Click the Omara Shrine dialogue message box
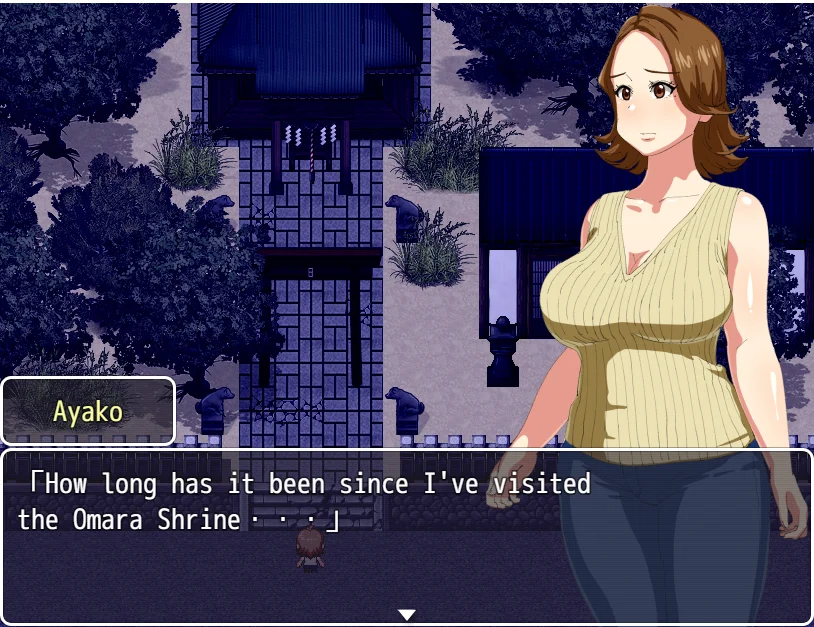This screenshot has width=814, height=627. 300,535
